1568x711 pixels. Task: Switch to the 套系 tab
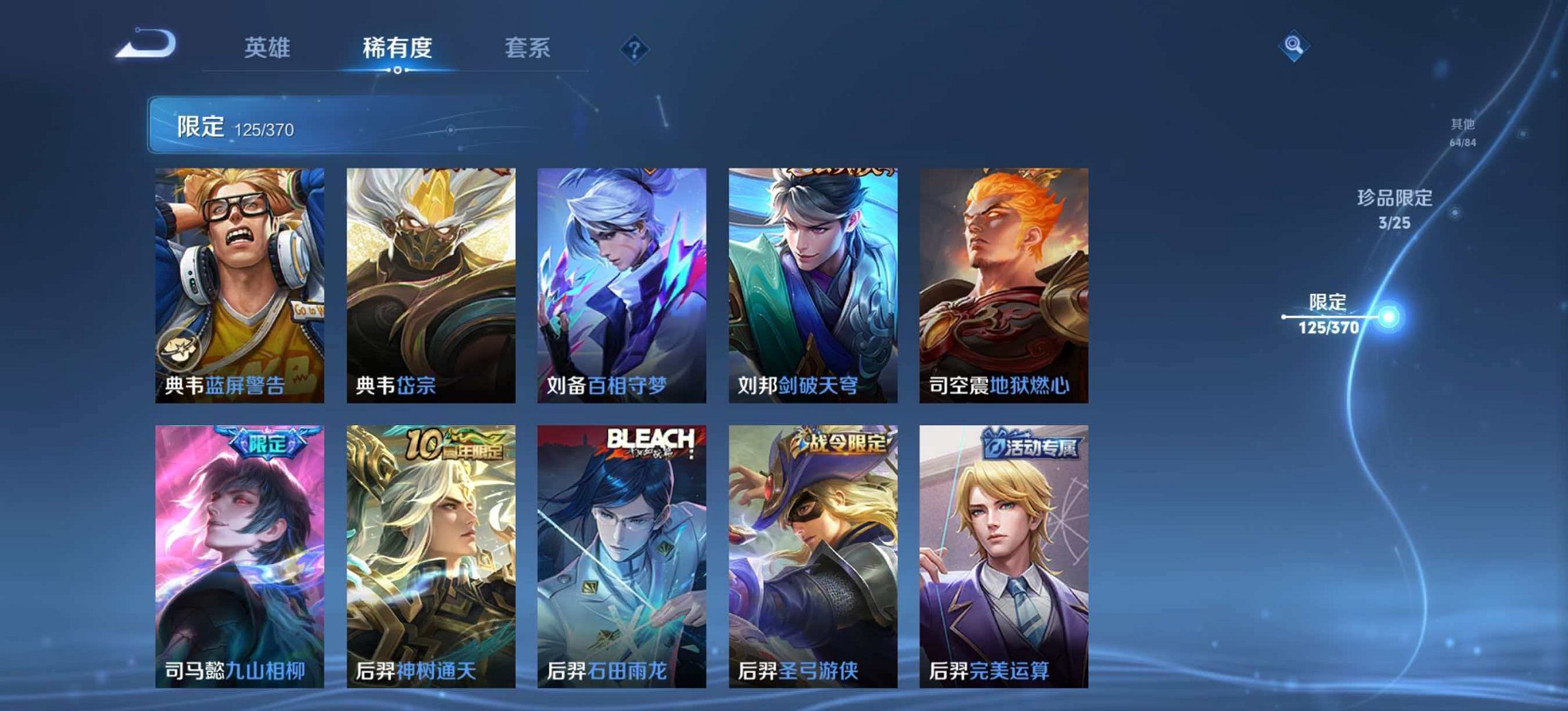pyautogui.click(x=527, y=48)
